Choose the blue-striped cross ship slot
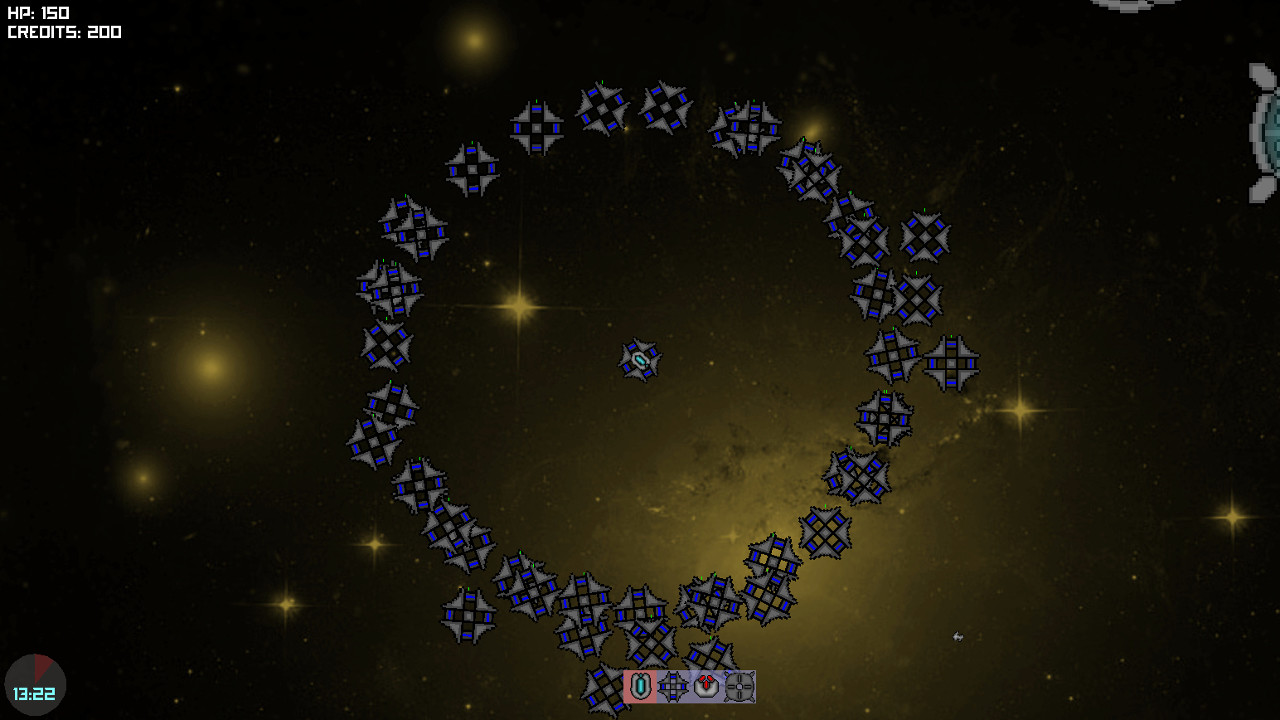Screen dimensions: 1280x720 [673, 687]
